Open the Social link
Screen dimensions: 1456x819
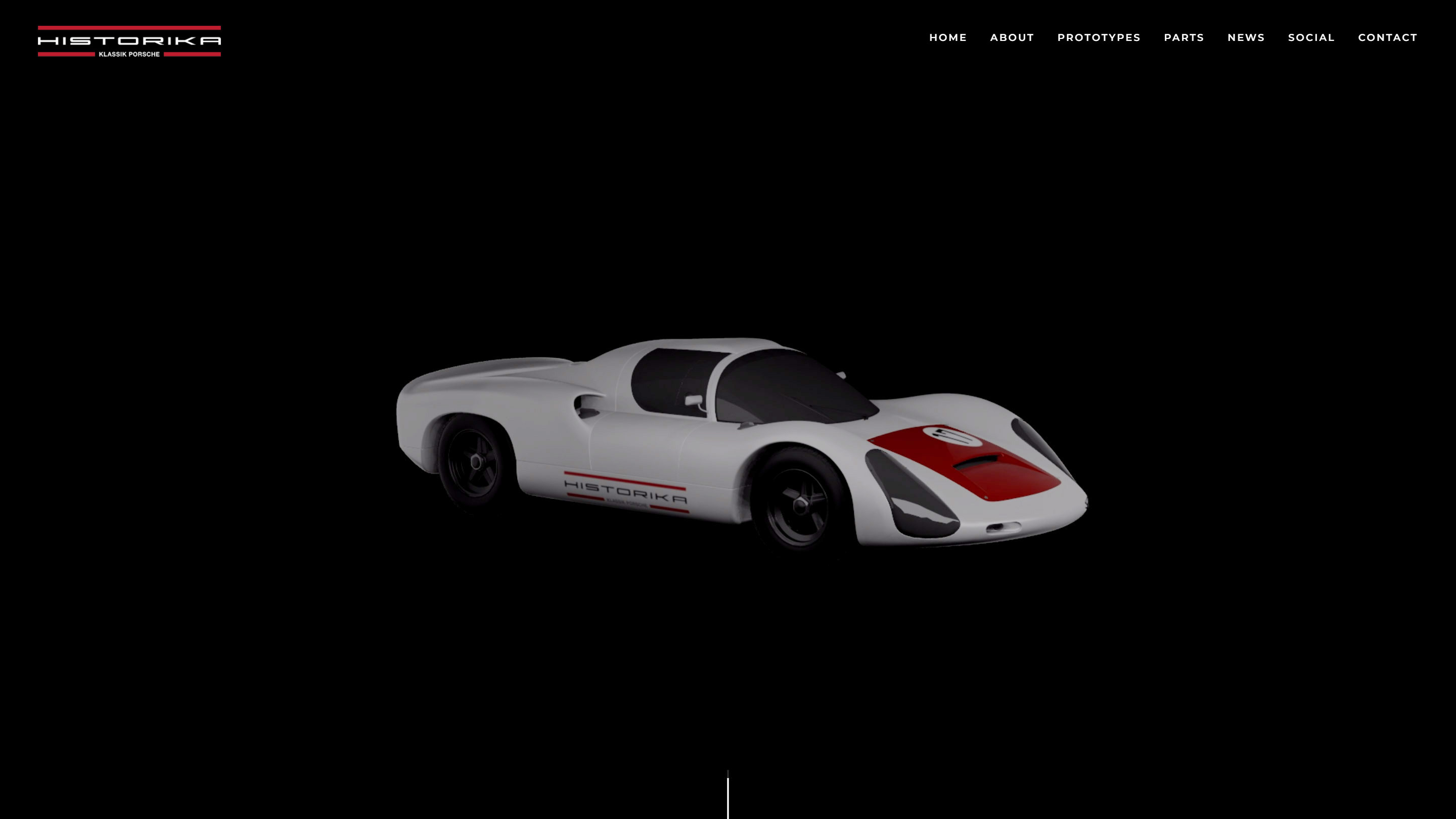(x=1311, y=38)
